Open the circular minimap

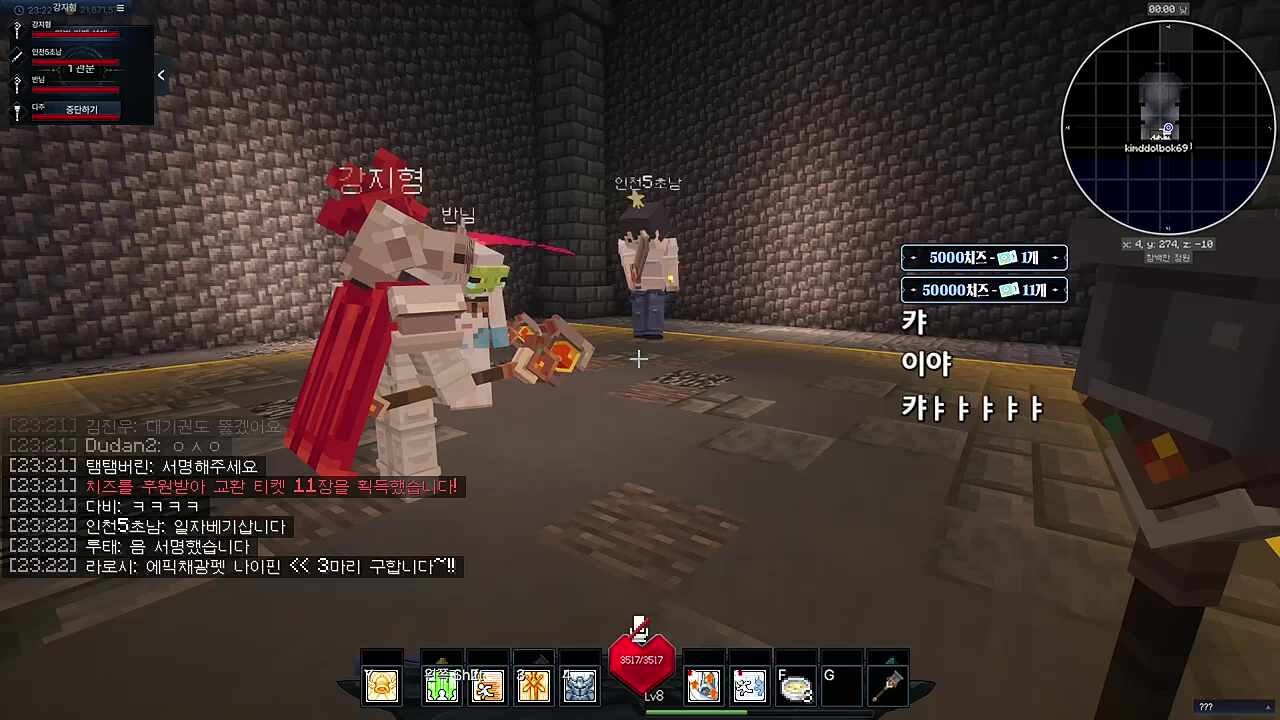[1167, 127]
